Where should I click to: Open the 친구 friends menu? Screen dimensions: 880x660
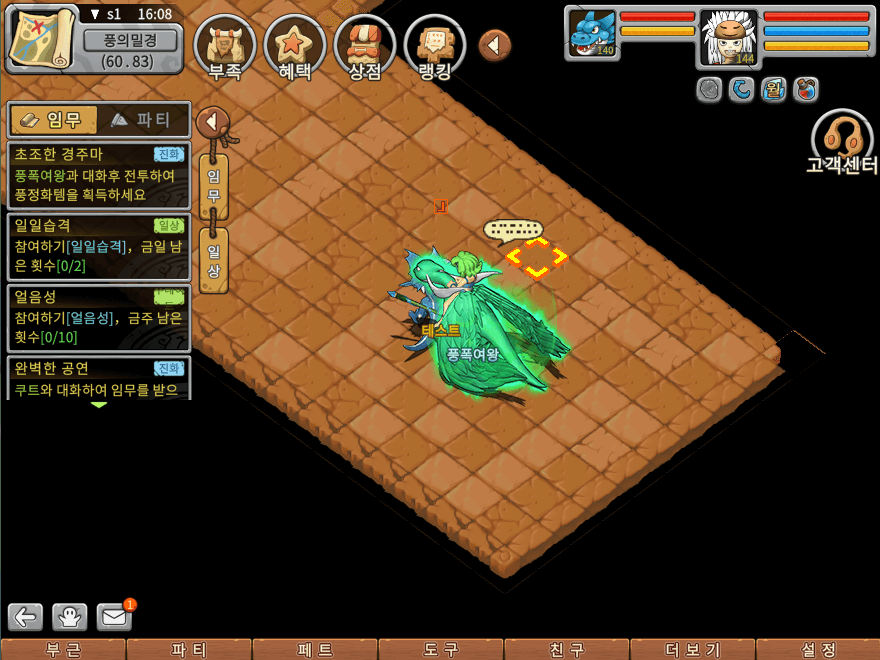567,650
